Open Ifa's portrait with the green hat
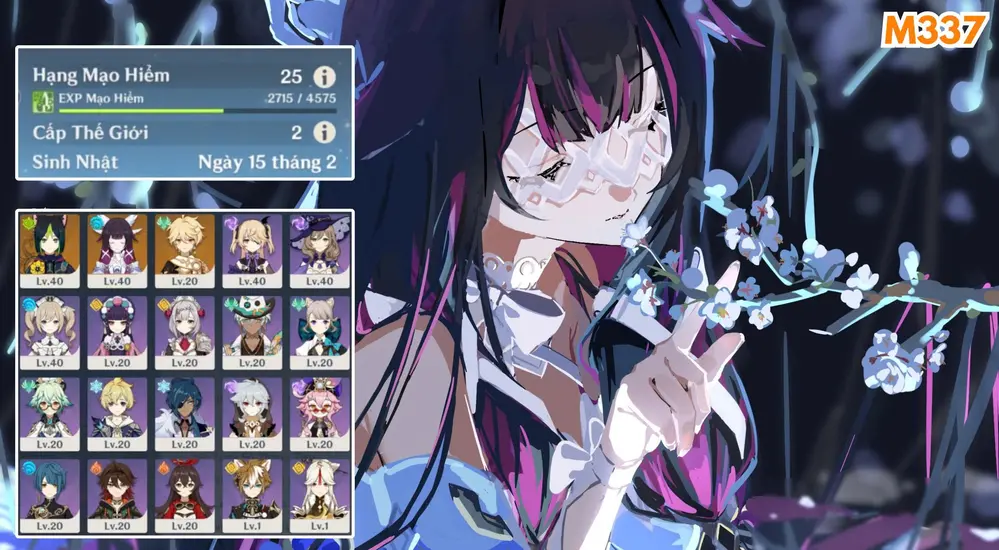Image resolution: width=999 pixels, height=550 pixels. [x=252, y=332]
